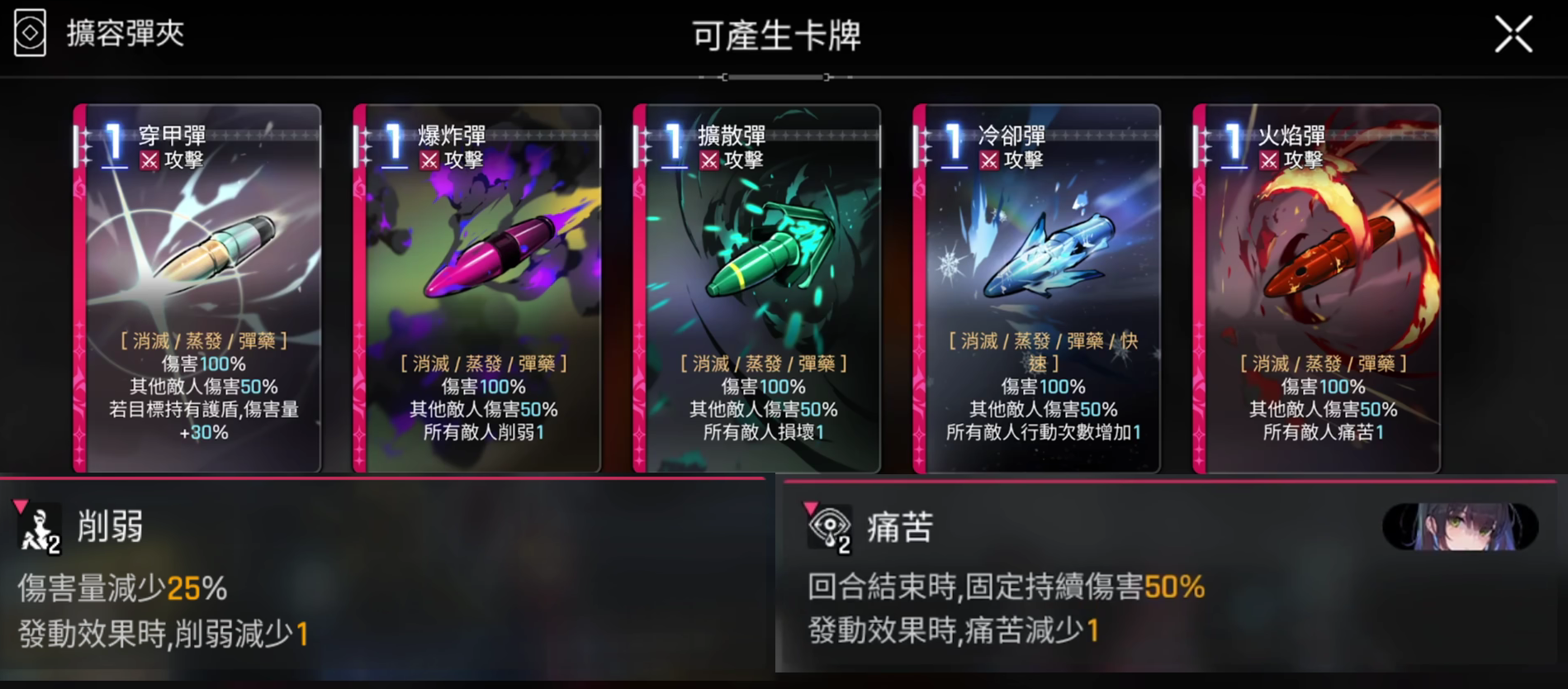This screenshot has height=689, width=1568.
Task: Click the 痛苦 status effect icon
Action: (830, 526)
